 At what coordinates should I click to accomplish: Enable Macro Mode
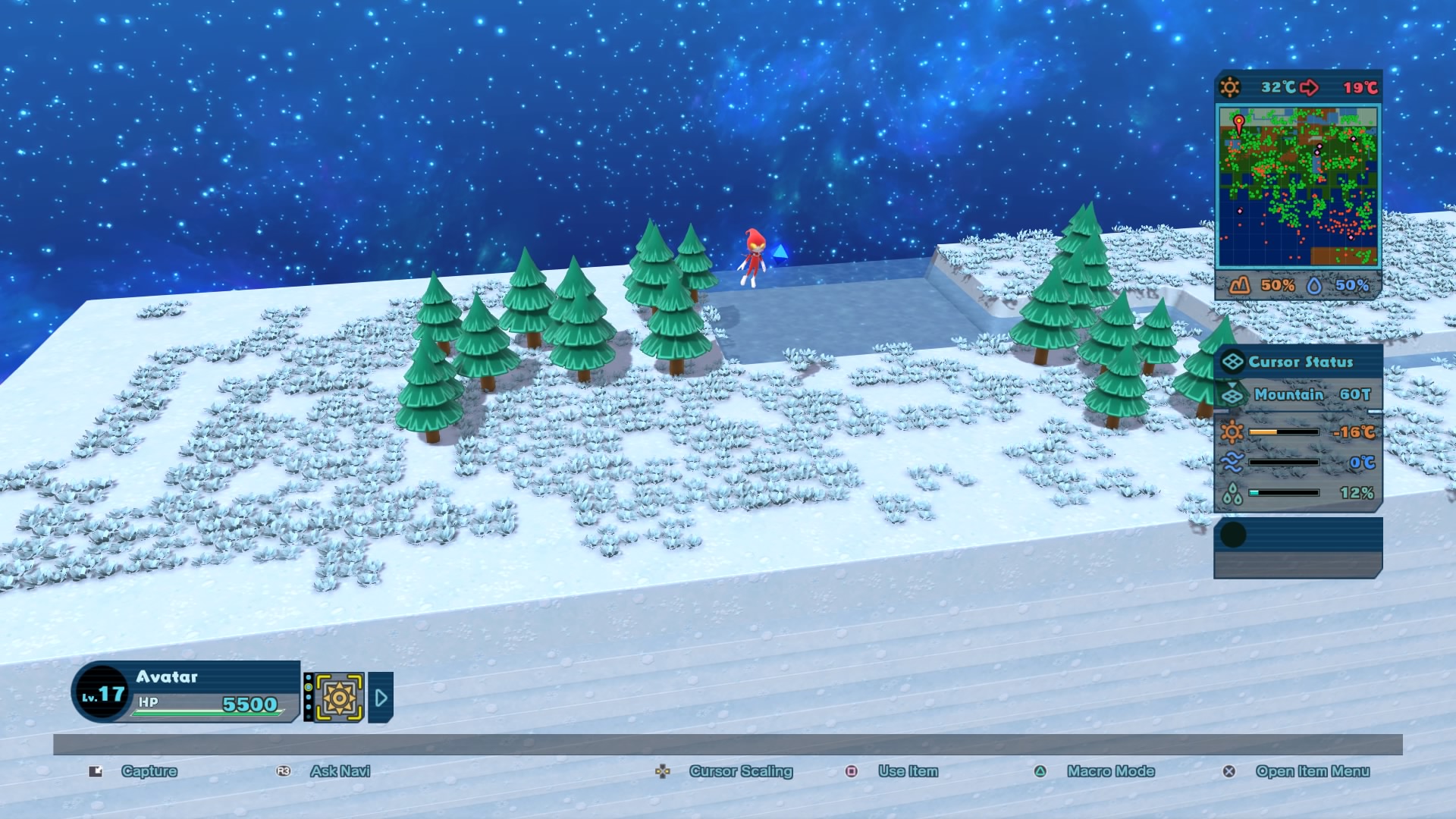(1110, 771)
